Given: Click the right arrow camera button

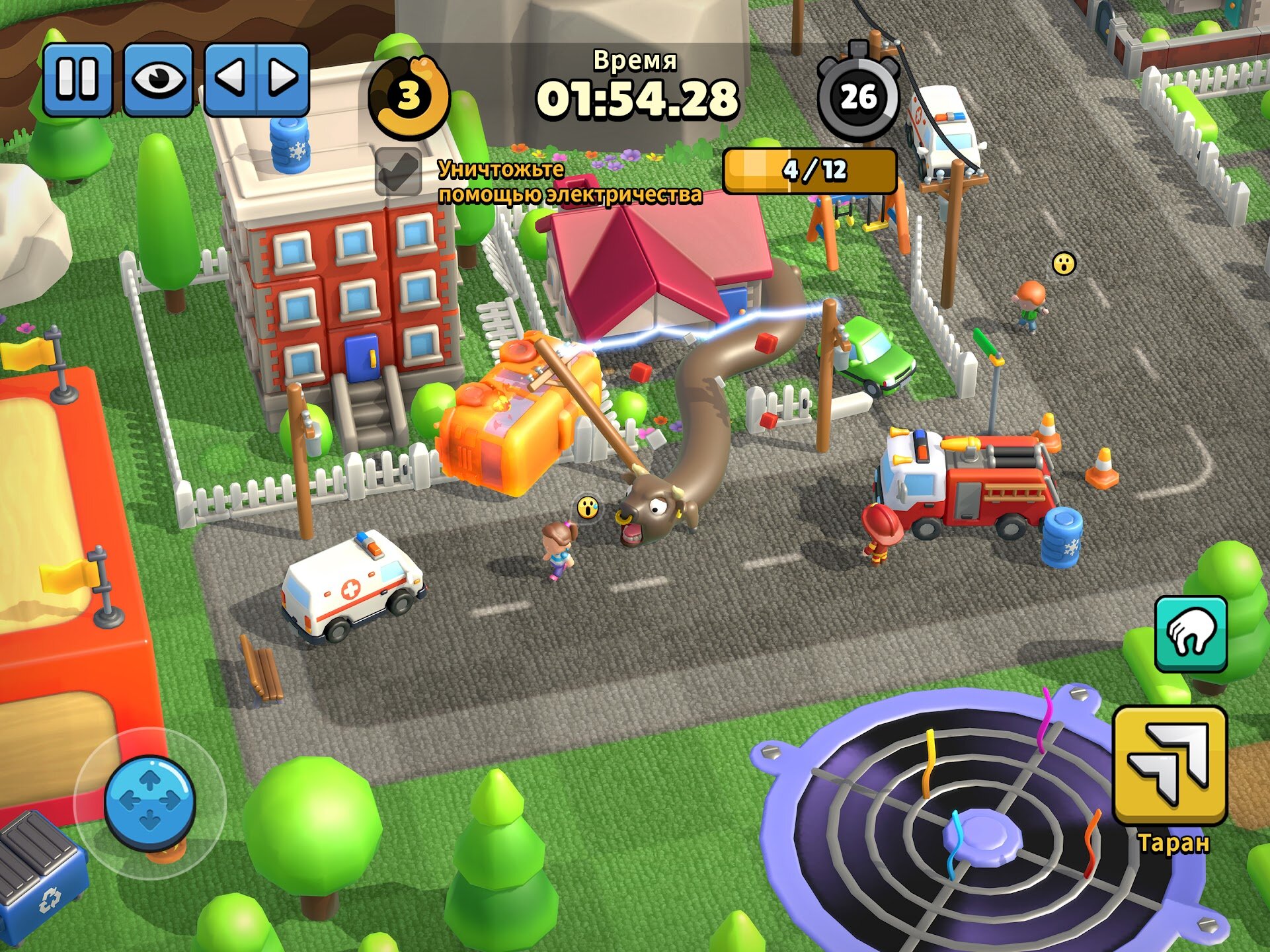Looking at the screenshot, I should point(283,79).
